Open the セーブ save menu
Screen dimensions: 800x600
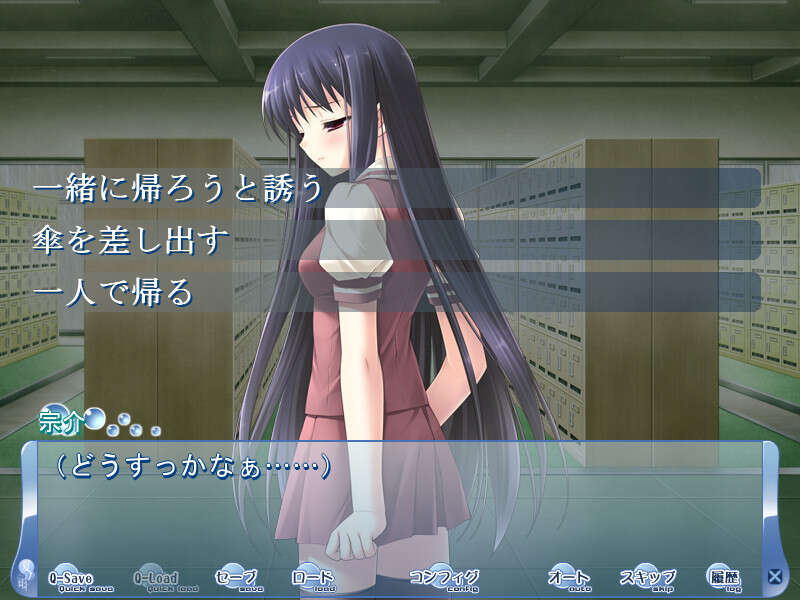(x=236, y=578)
